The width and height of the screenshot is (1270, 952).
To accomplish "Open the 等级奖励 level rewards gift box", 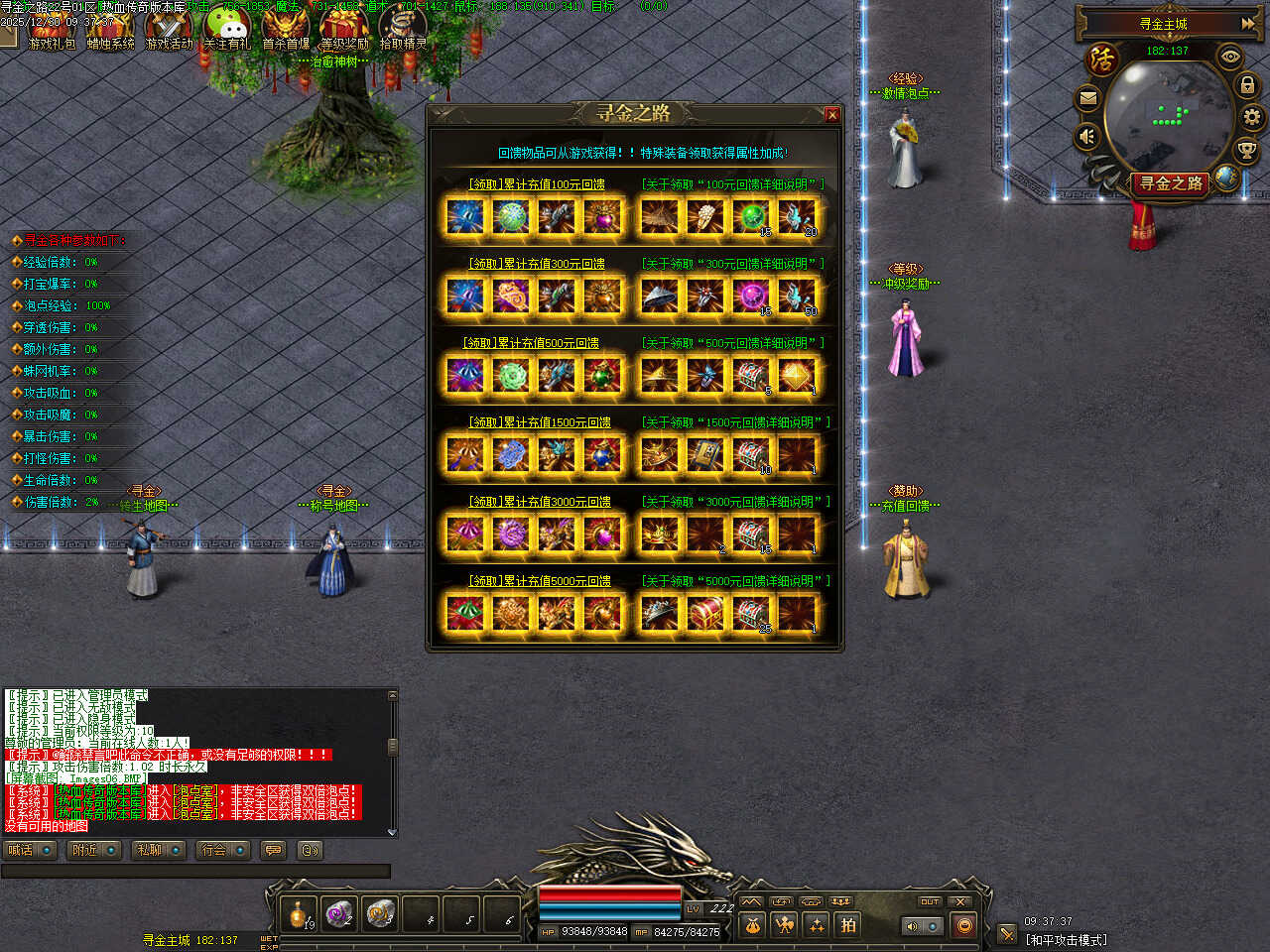I will [344, 28].
